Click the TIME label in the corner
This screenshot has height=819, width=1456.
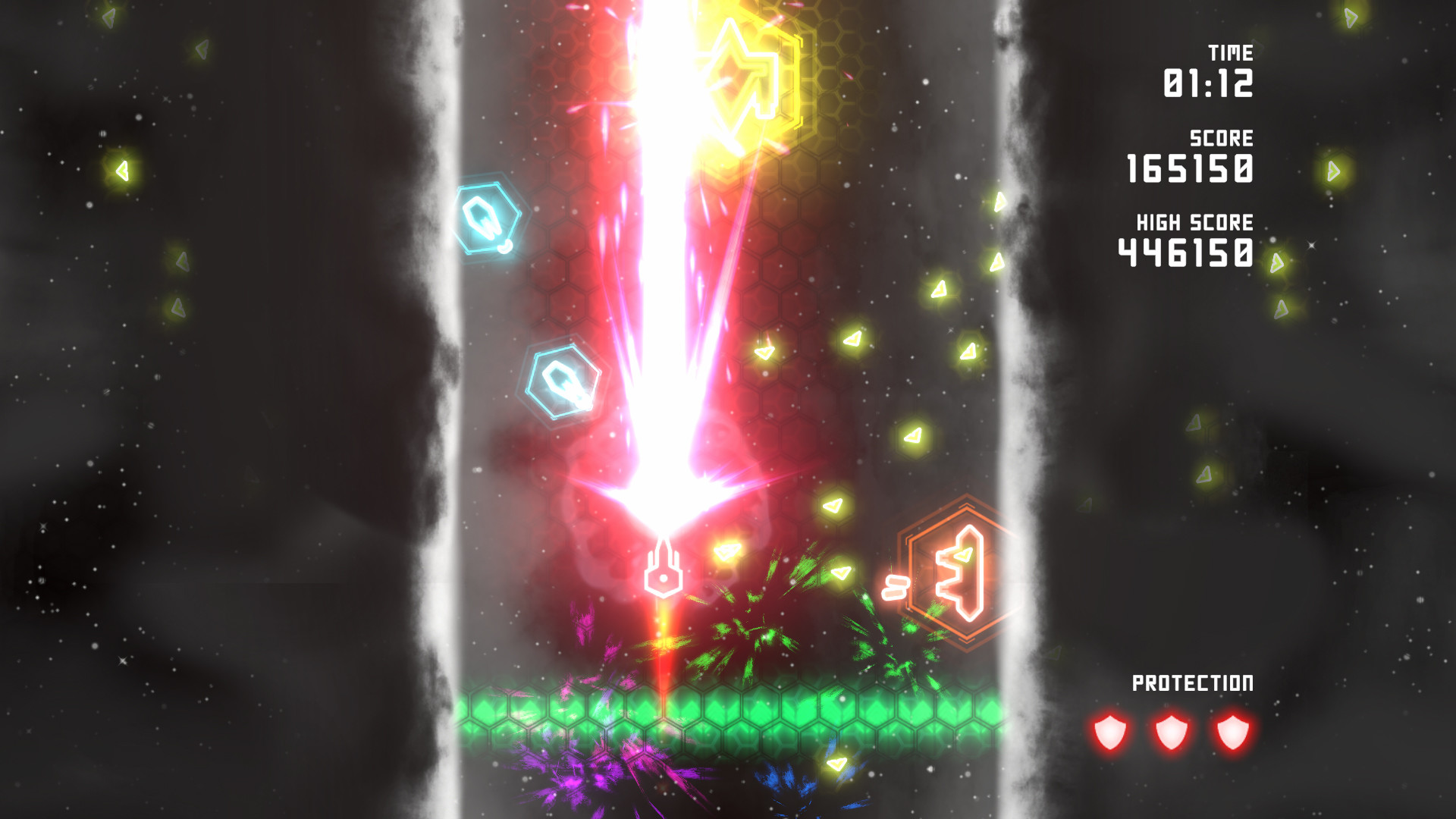click(x=1232, y=53)
